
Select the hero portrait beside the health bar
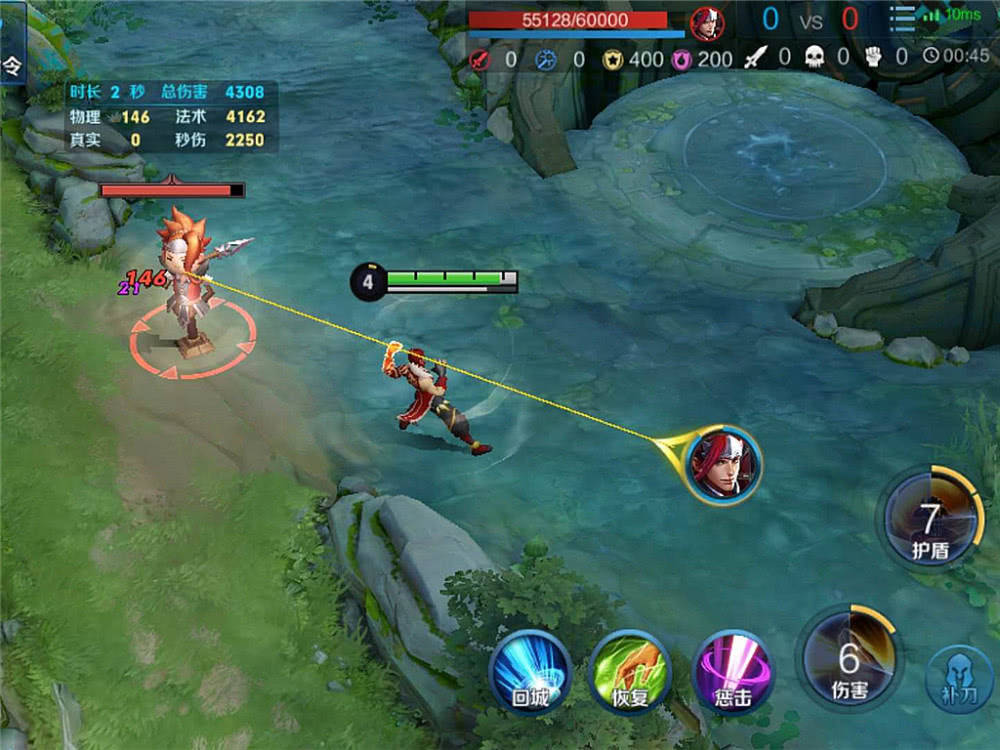707,22
